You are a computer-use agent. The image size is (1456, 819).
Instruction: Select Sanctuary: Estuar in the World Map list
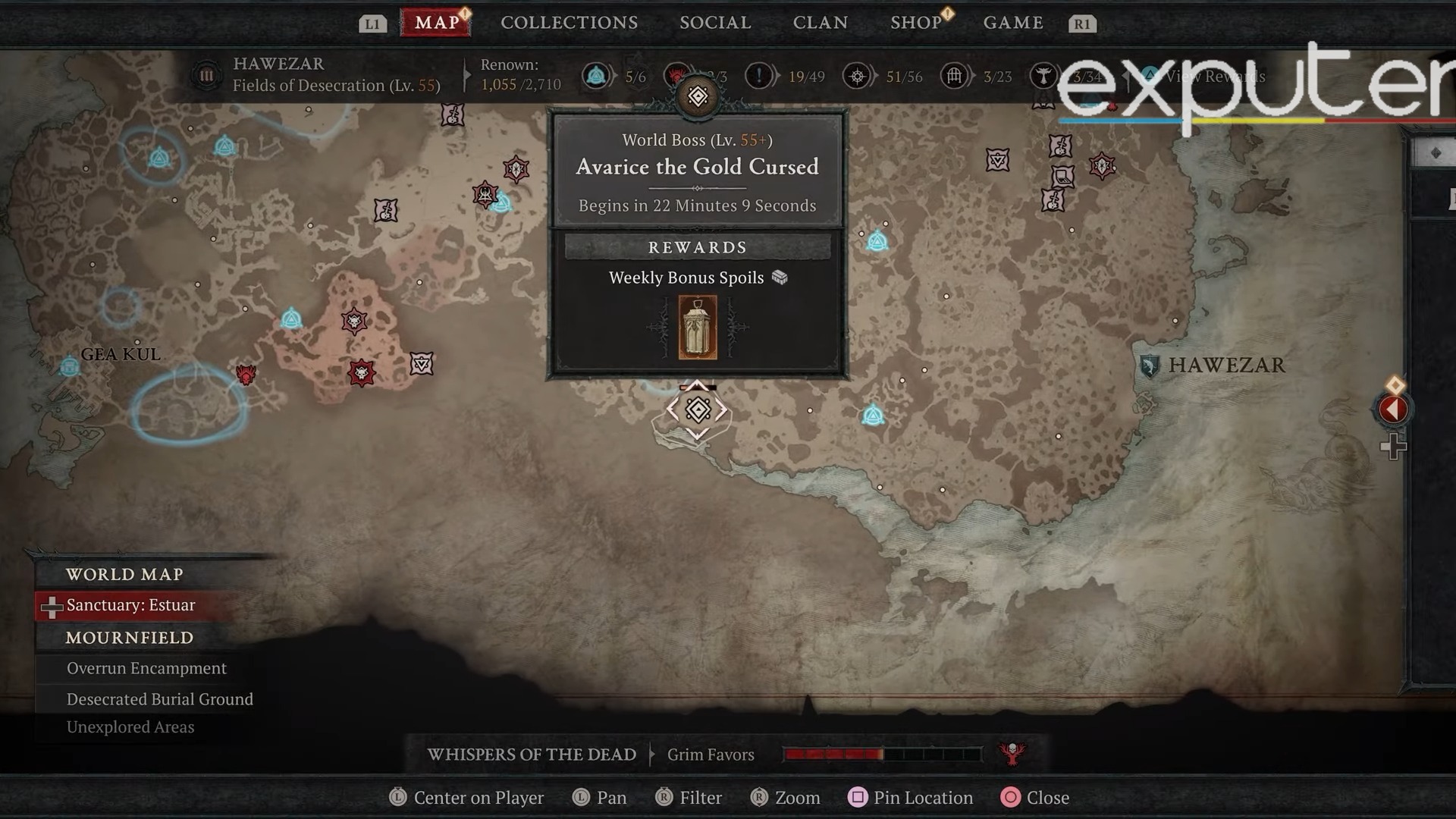(130, 604)
